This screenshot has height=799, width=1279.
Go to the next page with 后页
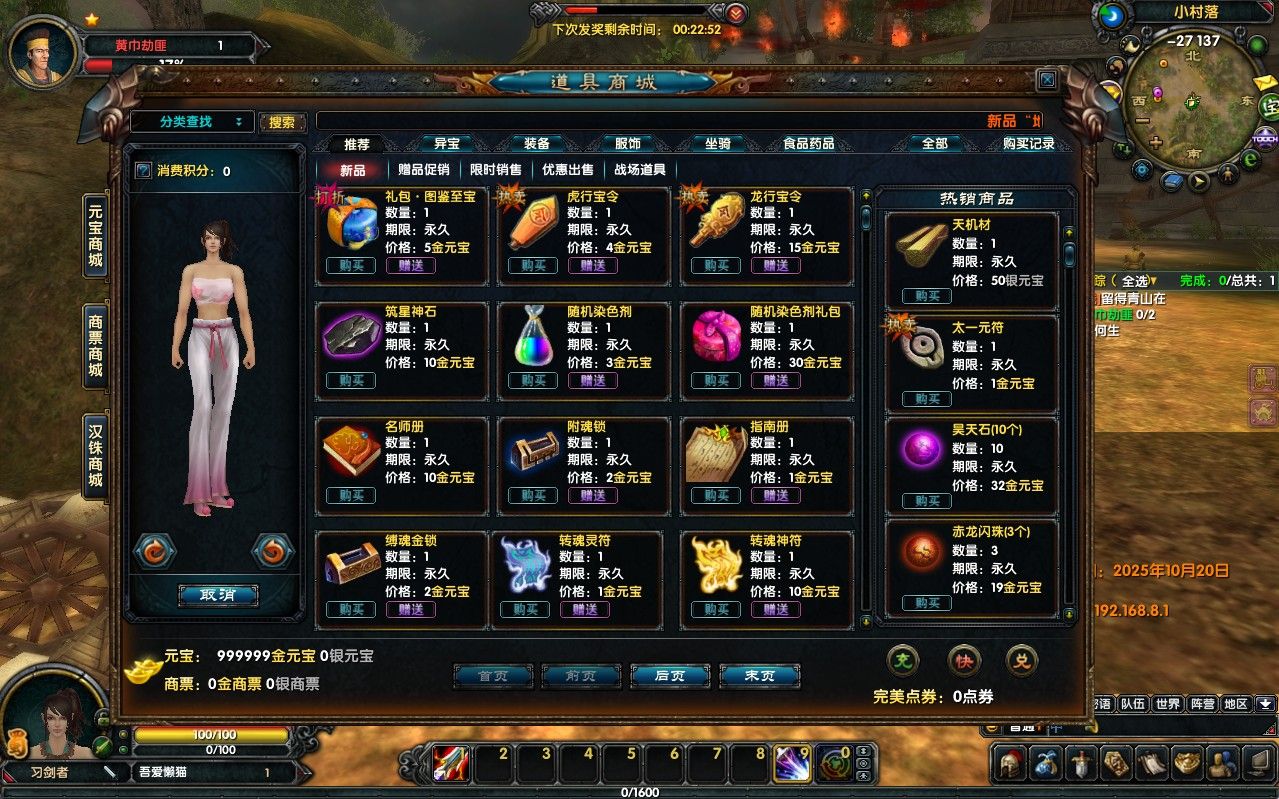coord(670,676)
